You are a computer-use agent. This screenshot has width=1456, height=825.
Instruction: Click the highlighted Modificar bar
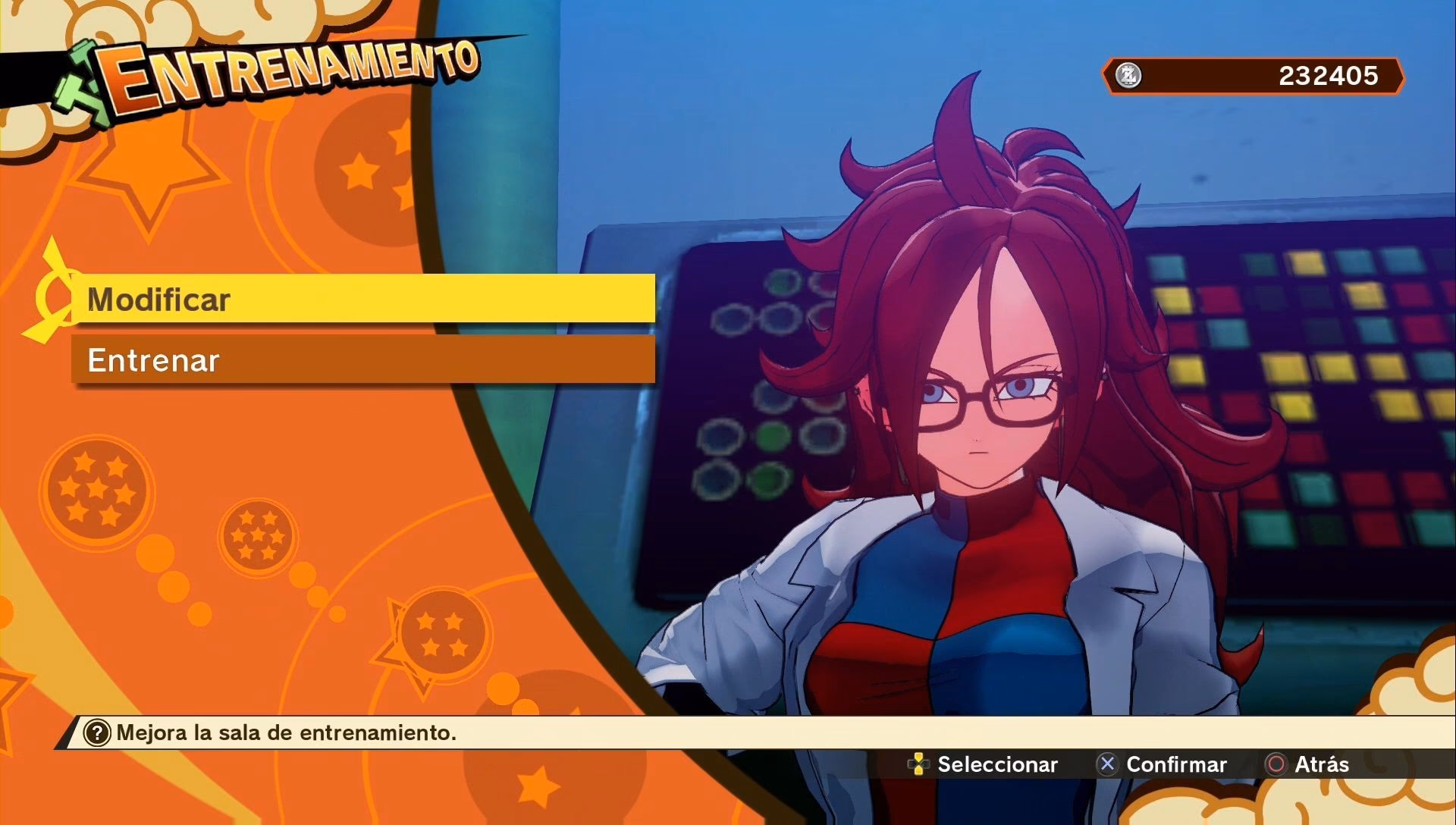point(364,300)
